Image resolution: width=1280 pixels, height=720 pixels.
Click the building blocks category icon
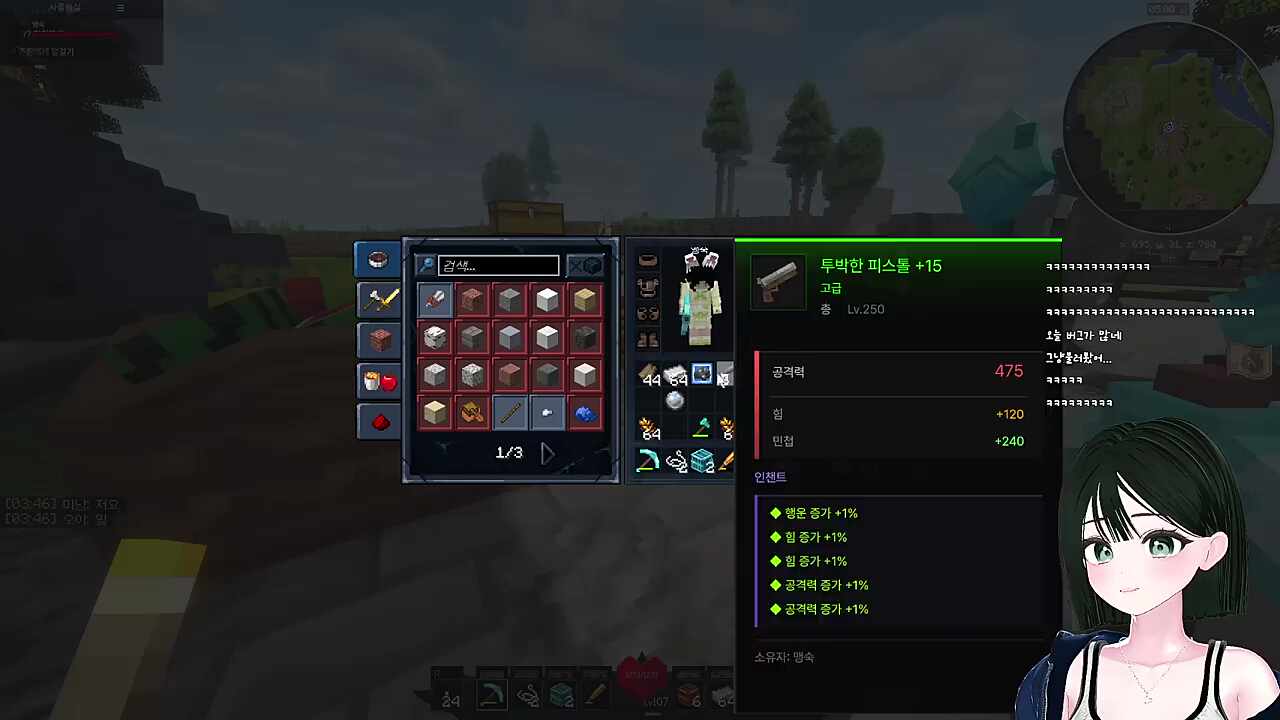click(x=378, y=339)
